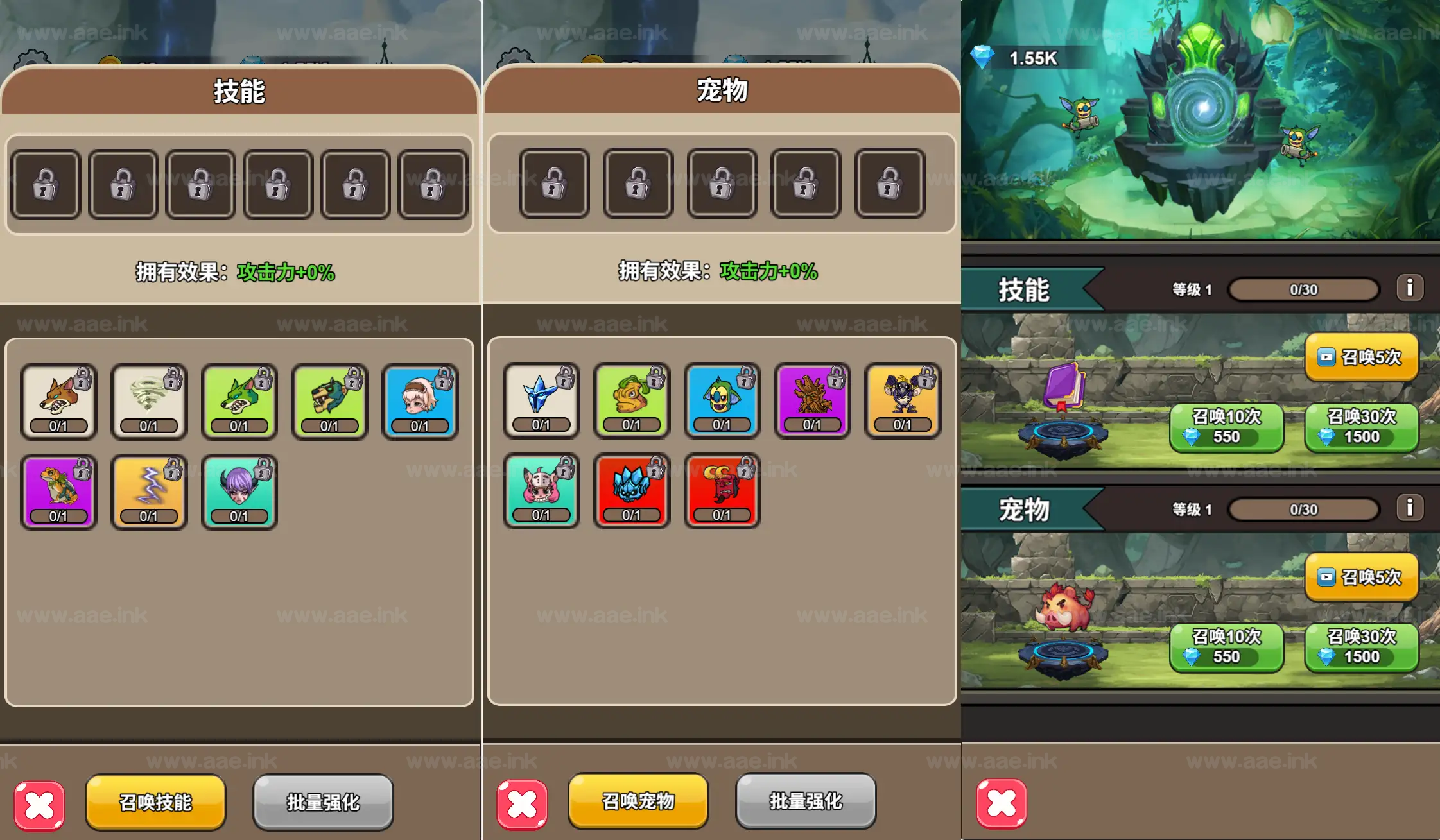1440x840 pixels.
Task: Summon skills 30 times for 1500 gems
Action: tap(1361, 427)
